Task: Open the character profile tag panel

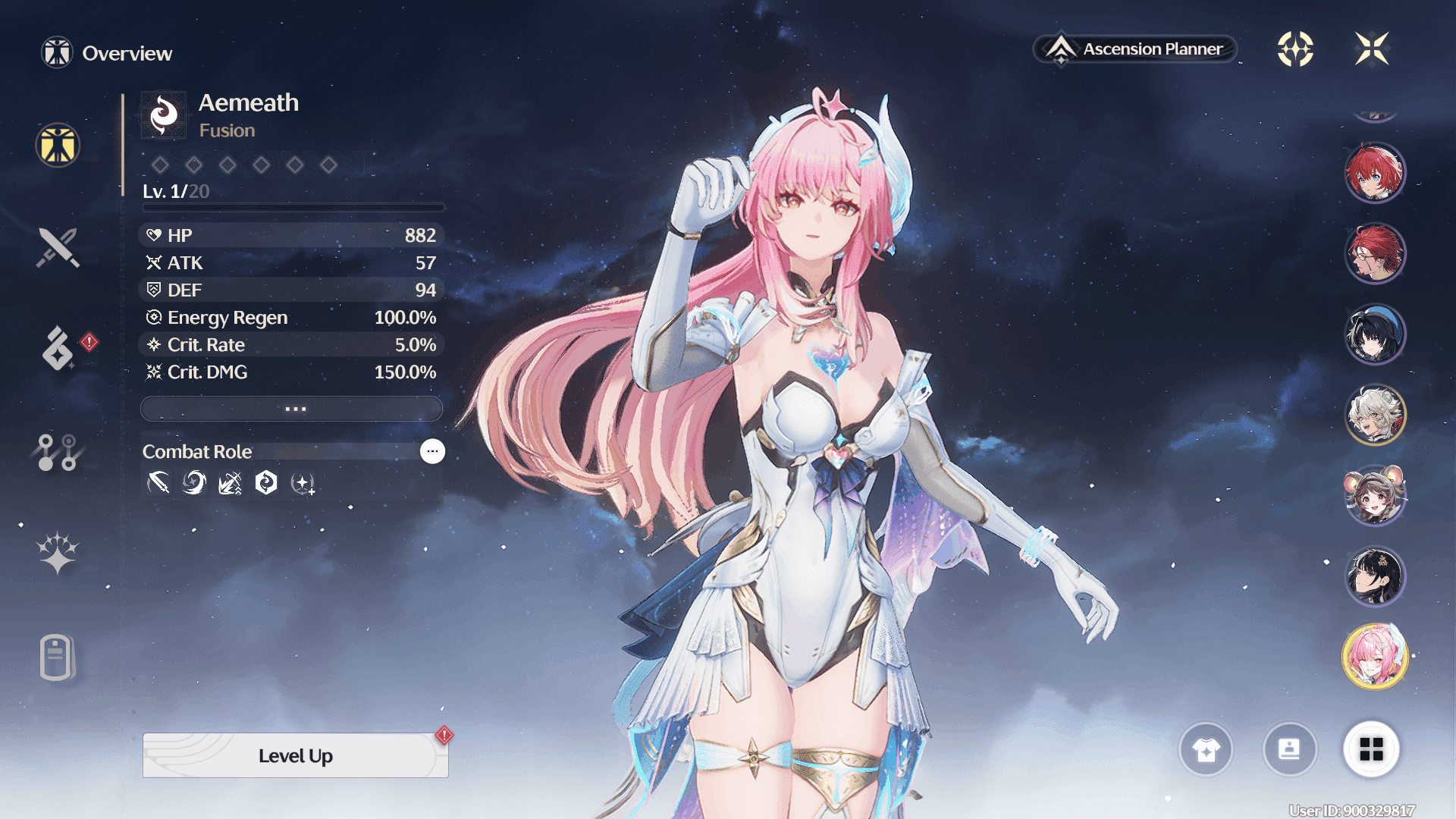Action: (56, 657)
